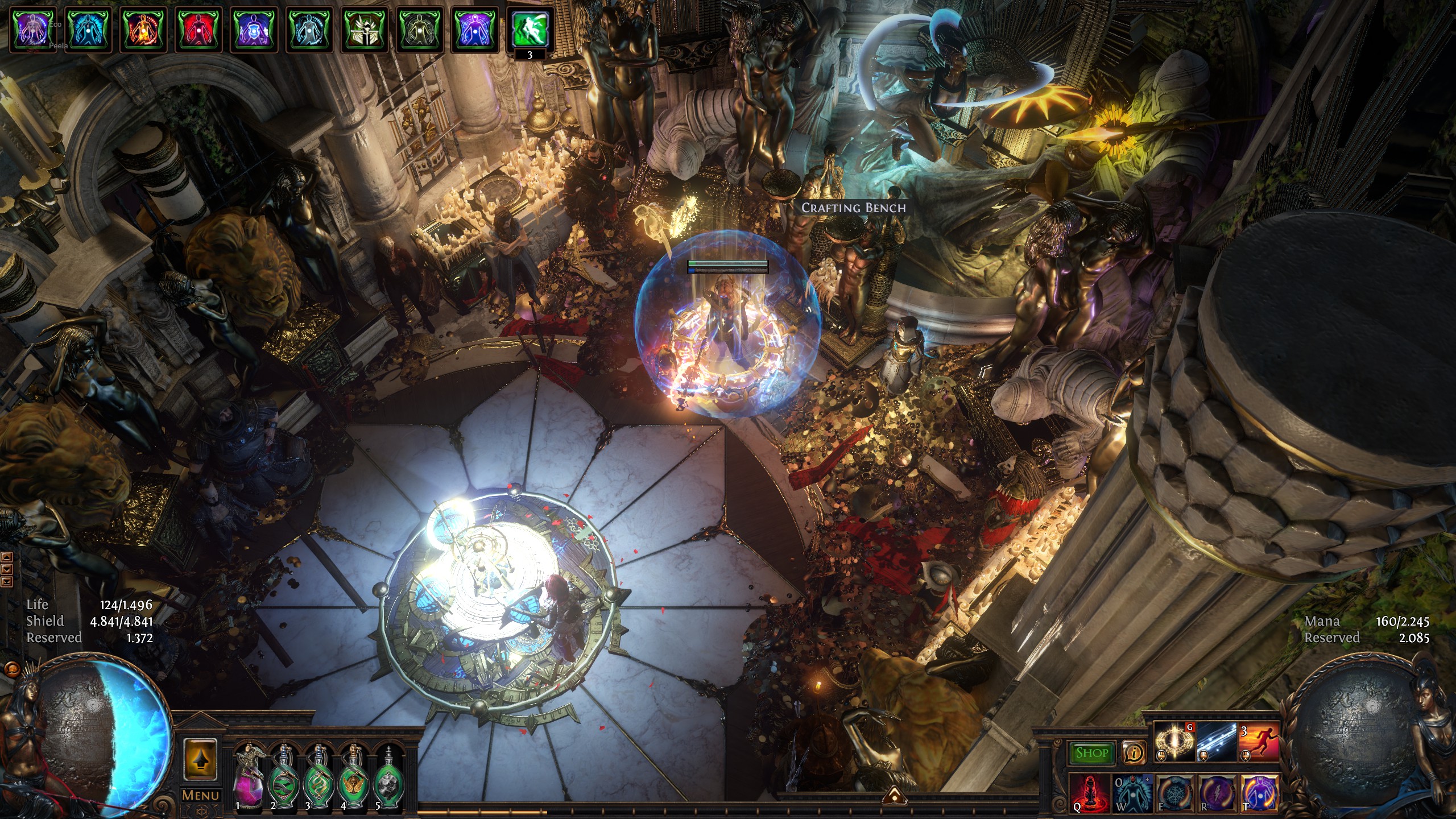Click the winged knight buff icon

364,29
